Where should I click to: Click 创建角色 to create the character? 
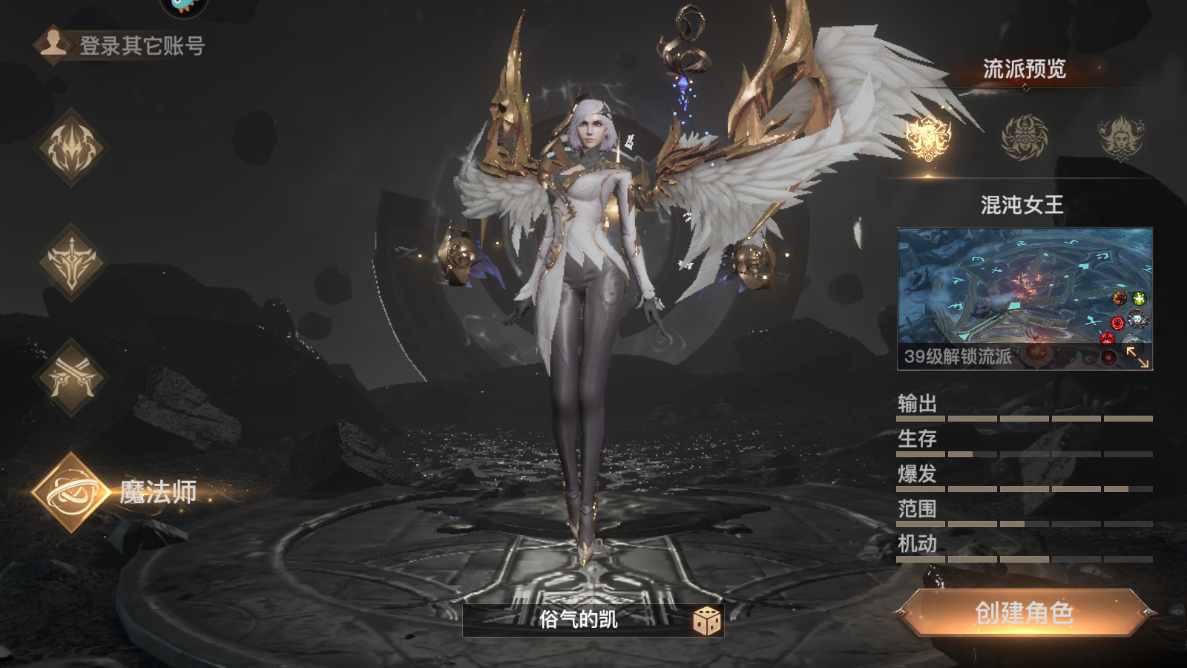1025,613
